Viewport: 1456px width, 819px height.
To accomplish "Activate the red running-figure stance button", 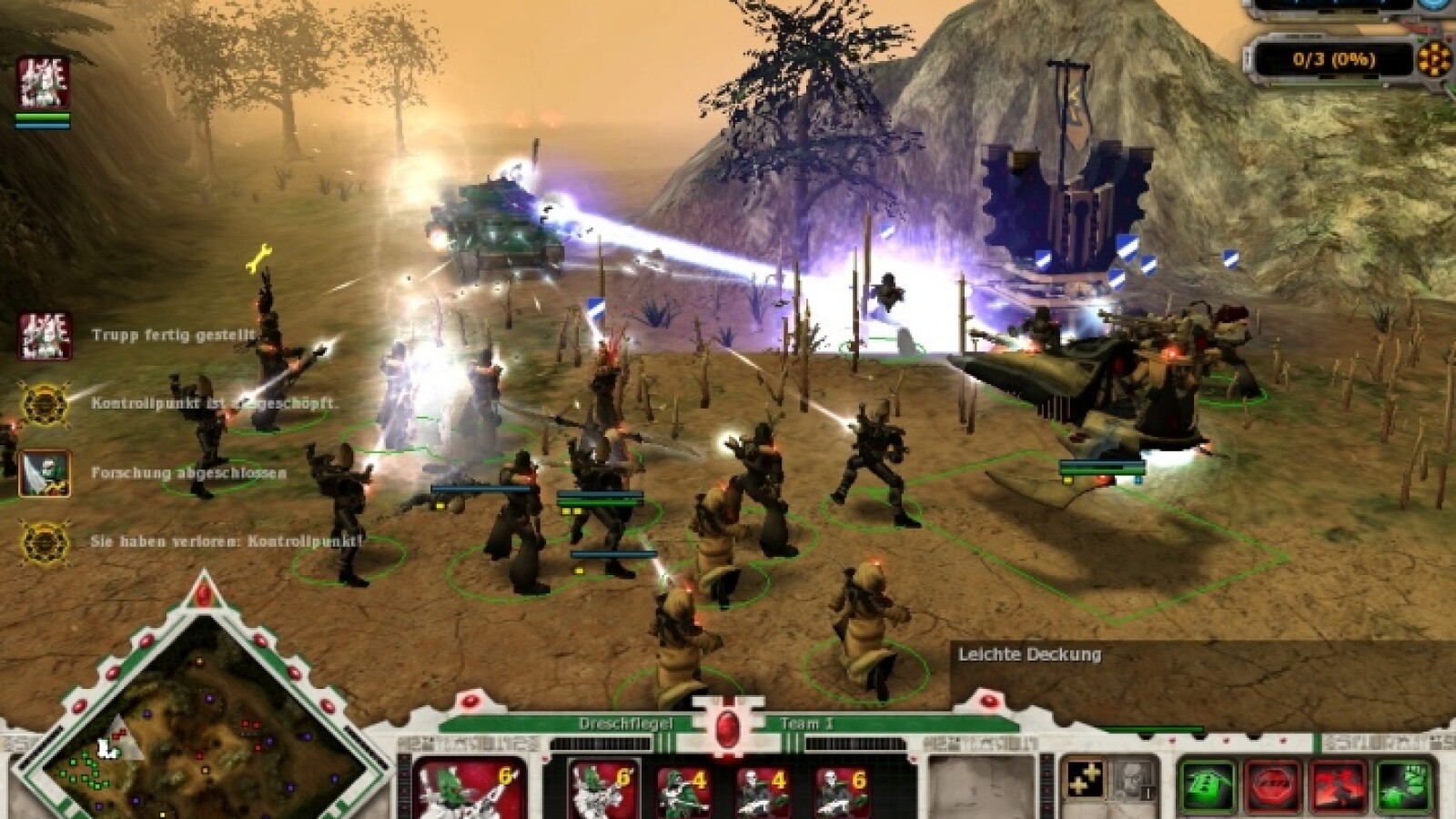I will pyautogui.click(x=1339, y=785).
